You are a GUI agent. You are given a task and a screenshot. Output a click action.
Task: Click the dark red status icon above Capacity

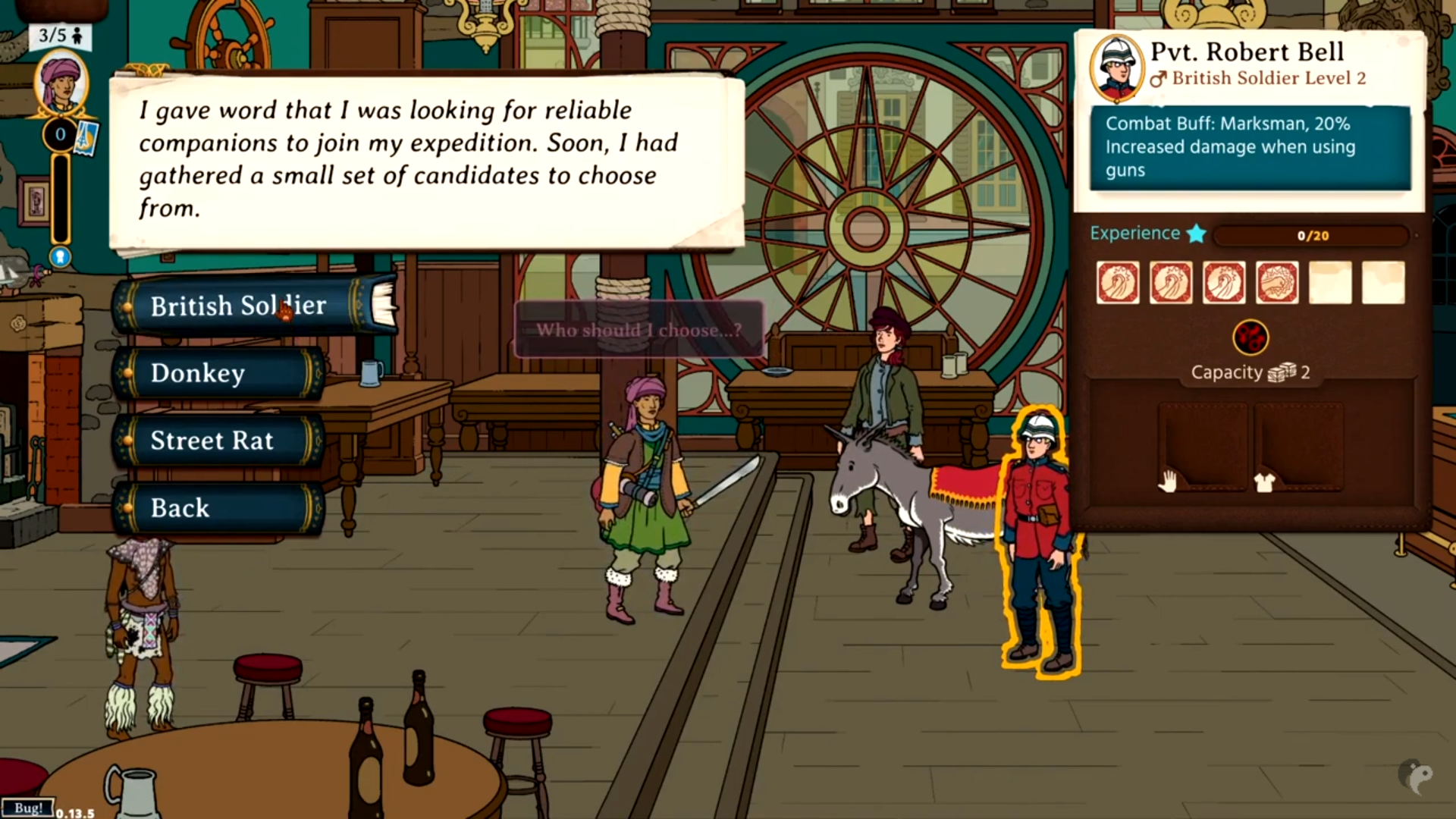click(1250, 337)
